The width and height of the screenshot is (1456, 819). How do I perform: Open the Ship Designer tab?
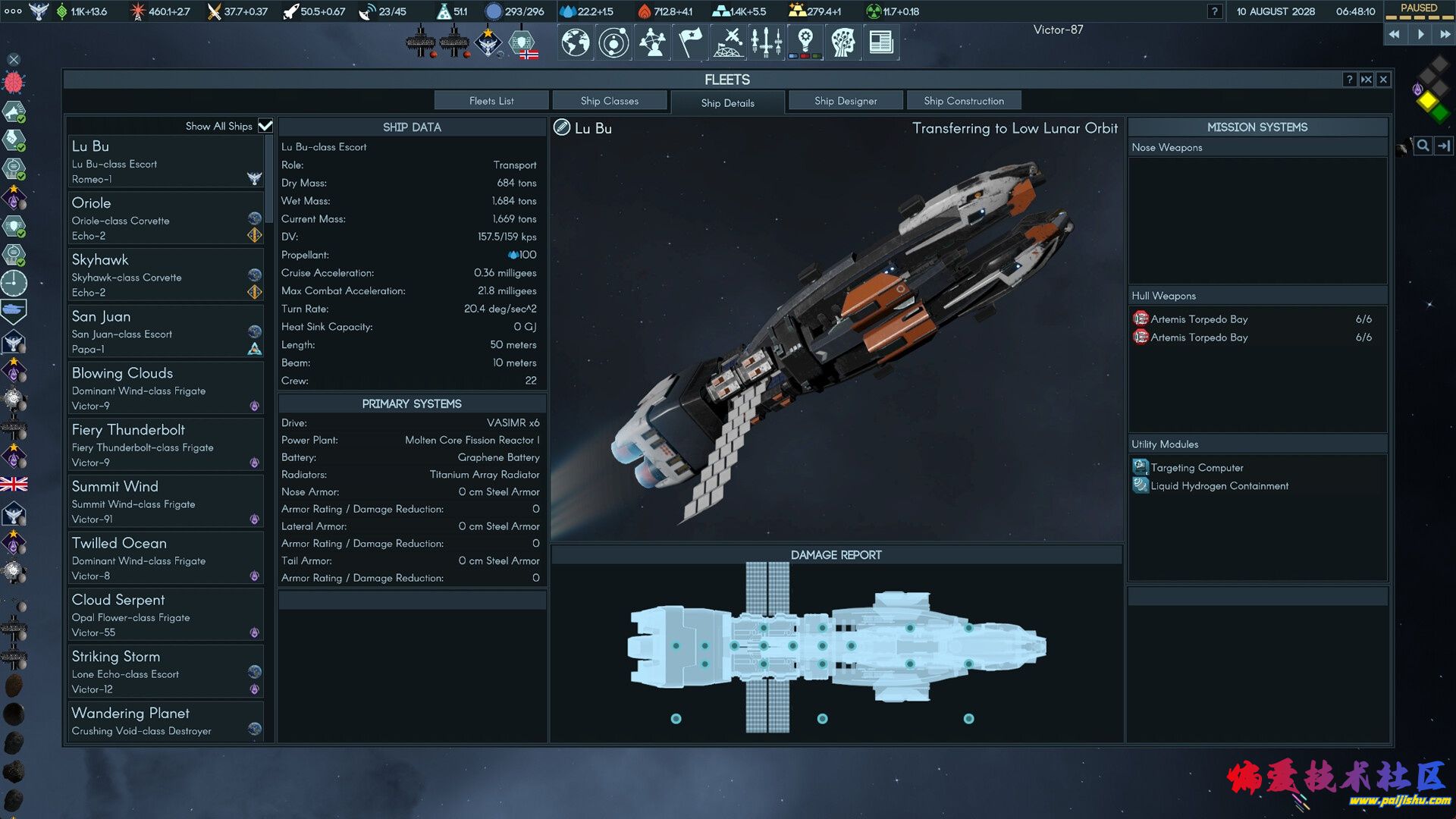[x=846, y=101]
